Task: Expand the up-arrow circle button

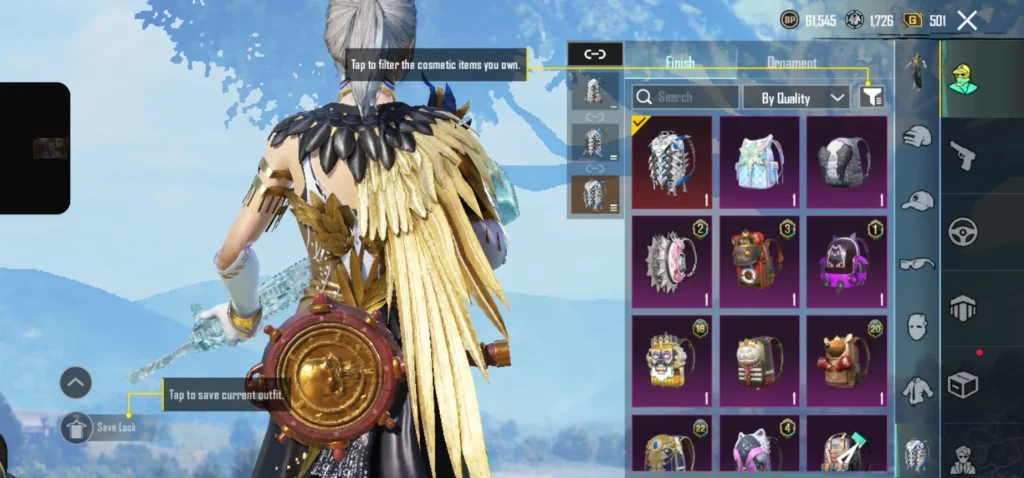Action: point(76,382)
